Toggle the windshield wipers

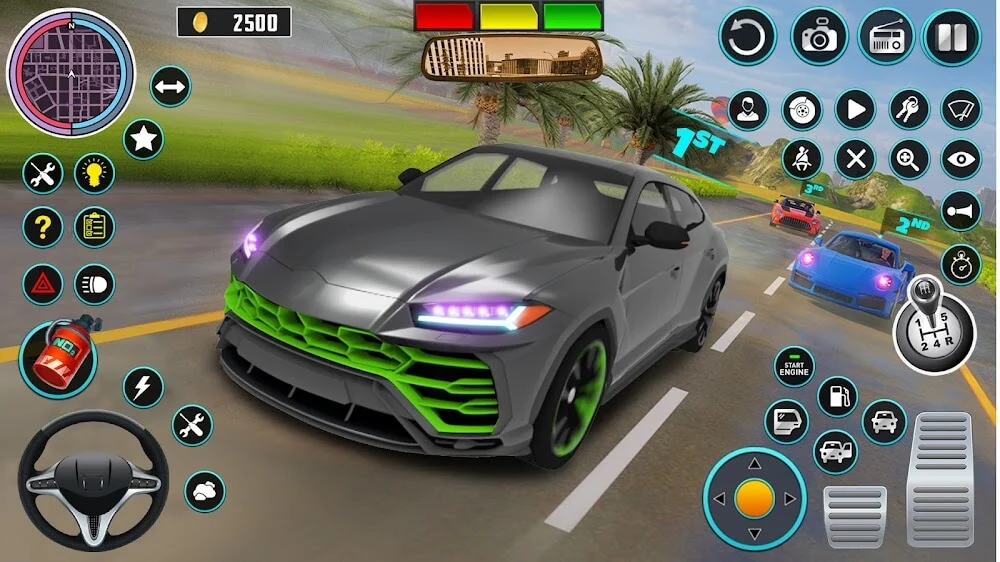(x=961, y=109)
